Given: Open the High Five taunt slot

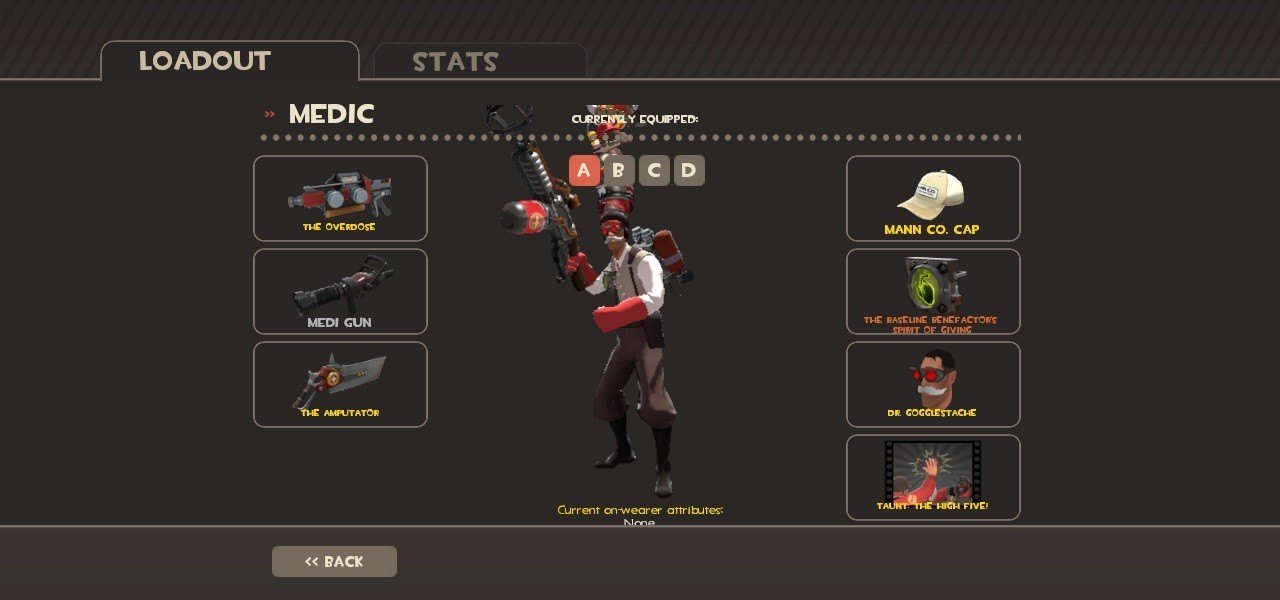Looking at the screenshot, I should pyautogui.click(x=933, y=477).
